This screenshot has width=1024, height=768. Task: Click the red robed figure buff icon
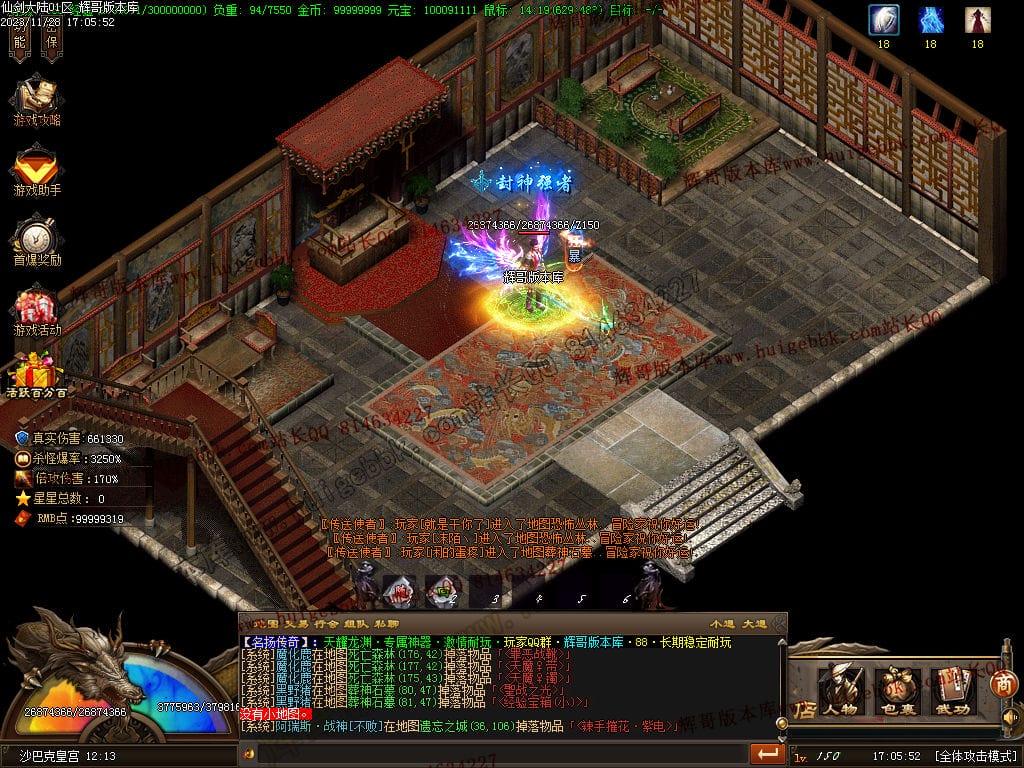[x=977, y=20]
